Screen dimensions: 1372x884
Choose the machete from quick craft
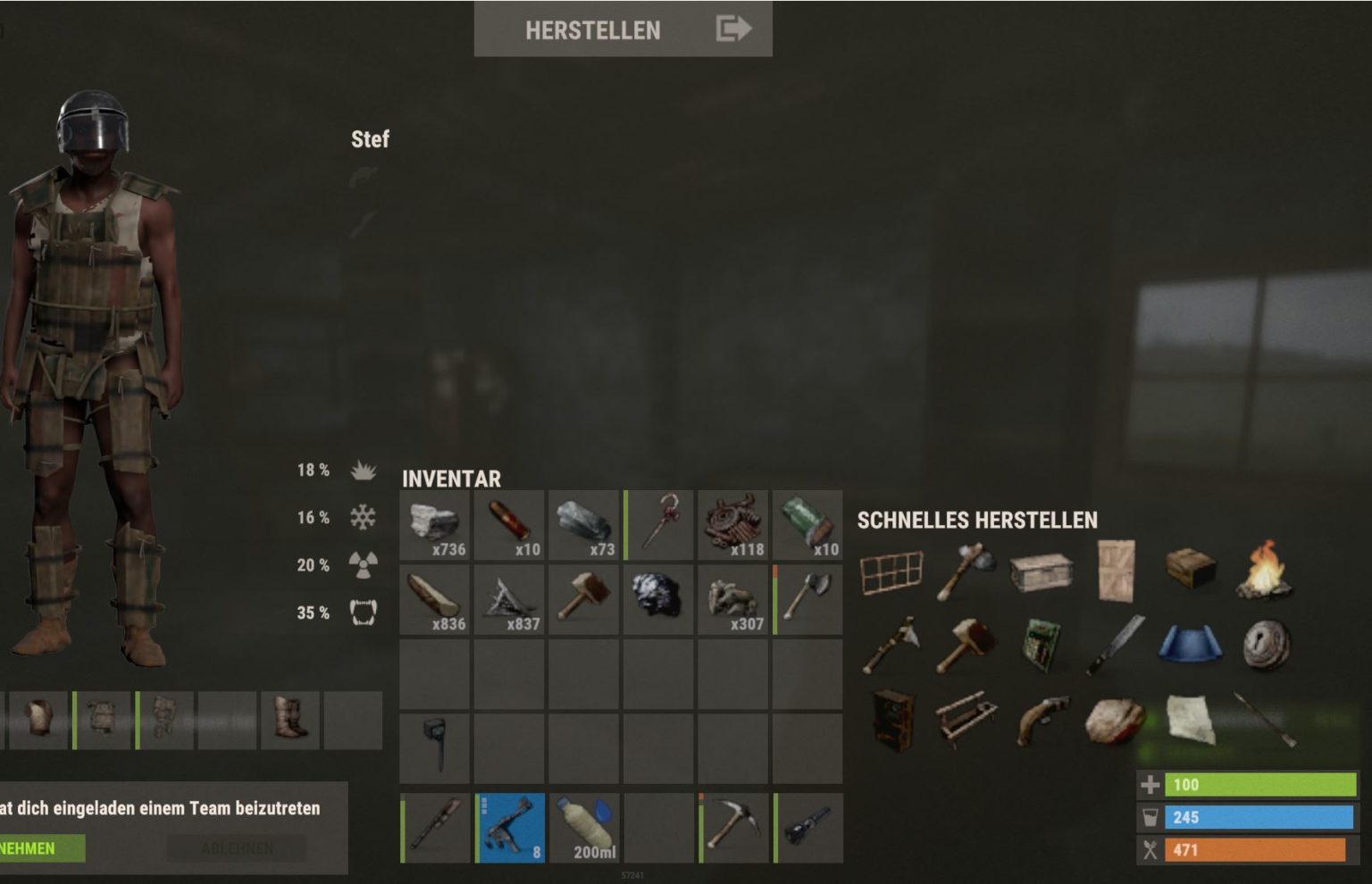(x=1117, y=643)
